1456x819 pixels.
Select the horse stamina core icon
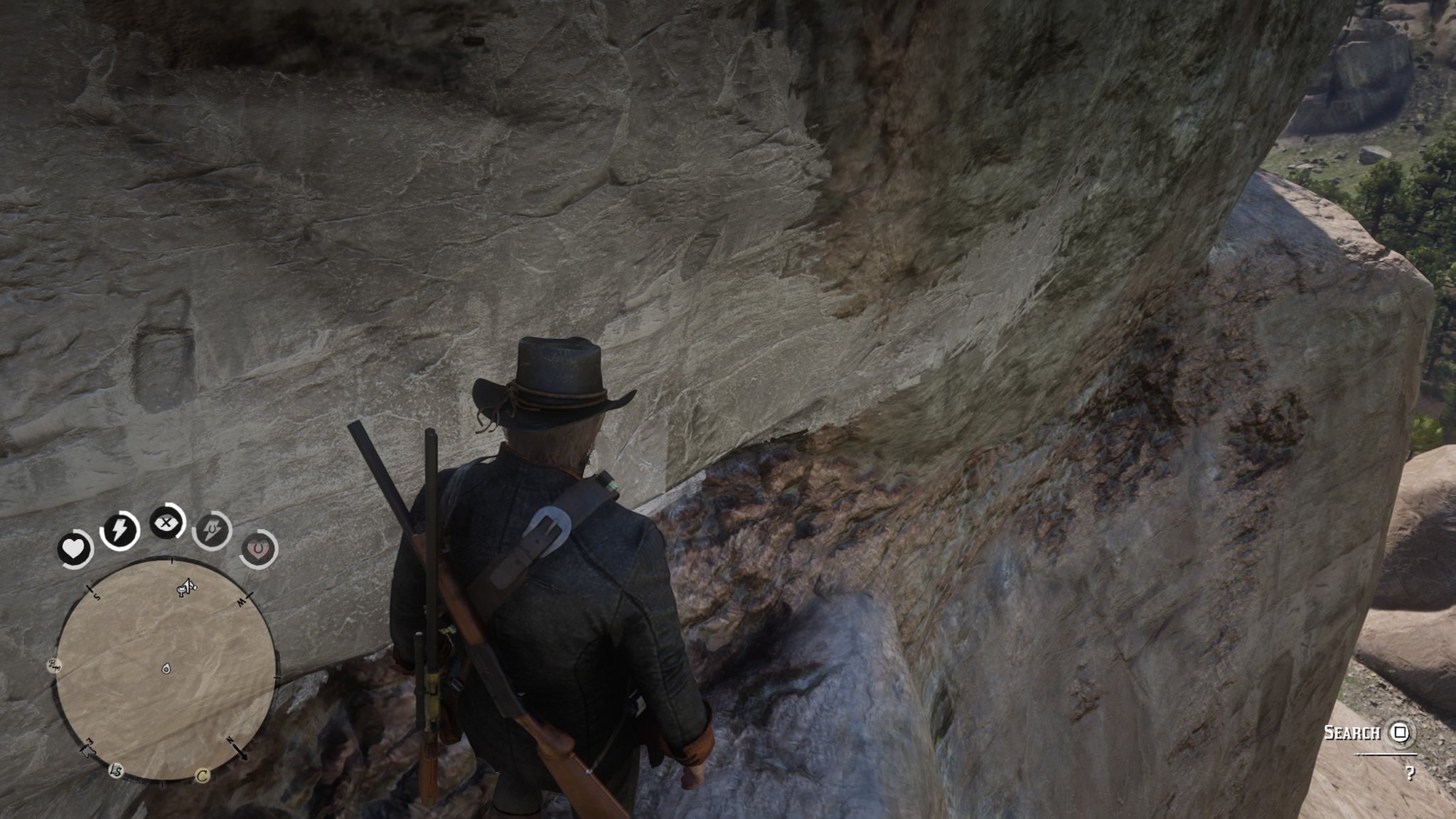(212, 530)
